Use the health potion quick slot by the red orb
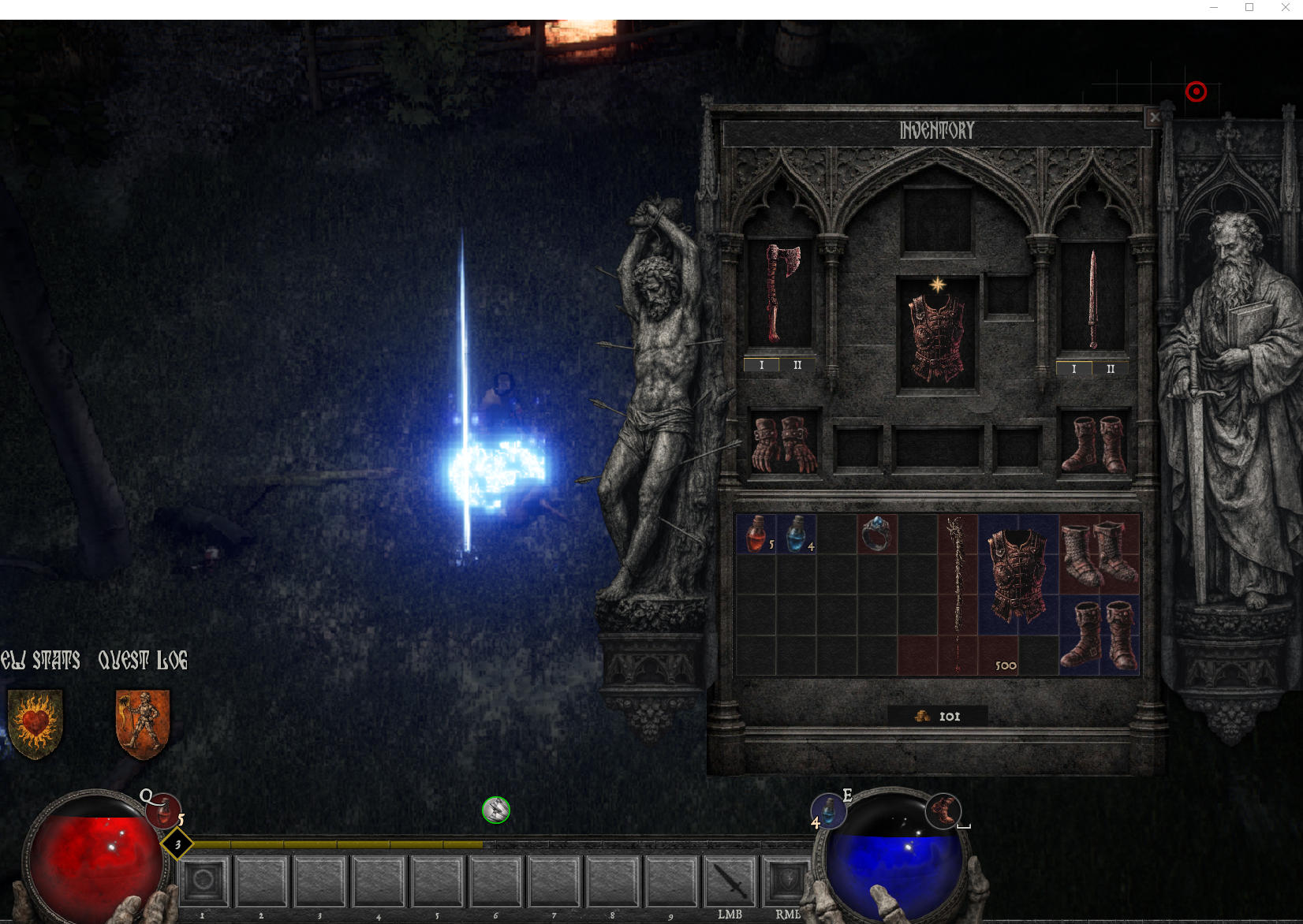Viewport: 1303px width, 924px height. (163, 810)
